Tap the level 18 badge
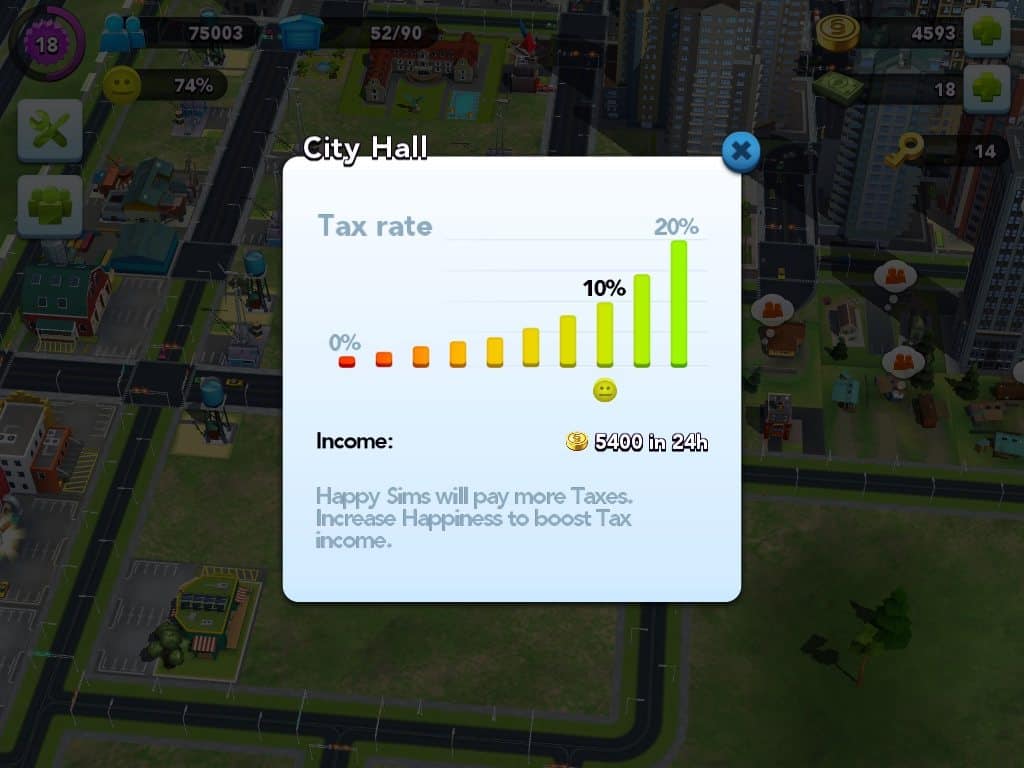The image size is (1024, 768). pyautogui.click(x=46, y=43)
